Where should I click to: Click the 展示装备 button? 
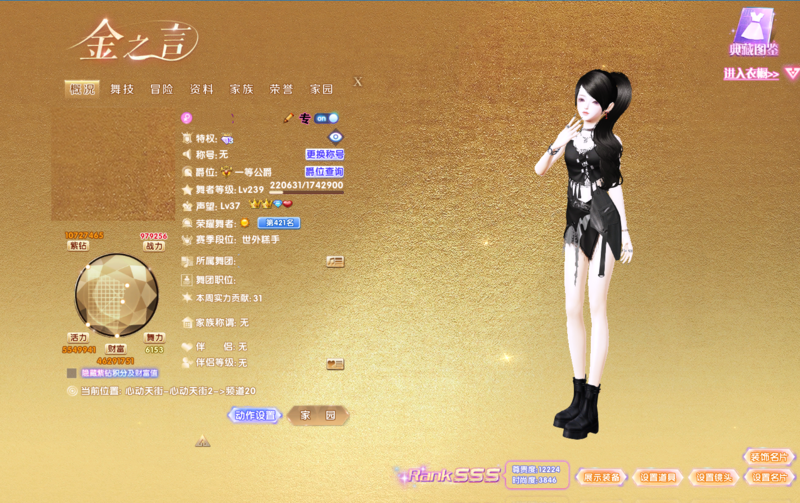coord(604,477)
